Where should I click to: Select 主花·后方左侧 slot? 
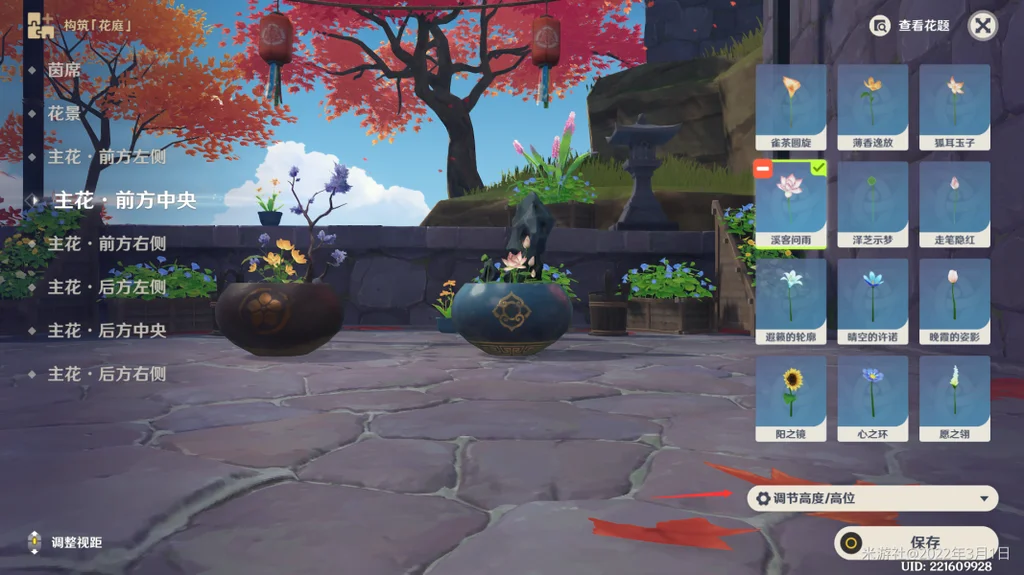pyautogui.click(x=106, y=287)
